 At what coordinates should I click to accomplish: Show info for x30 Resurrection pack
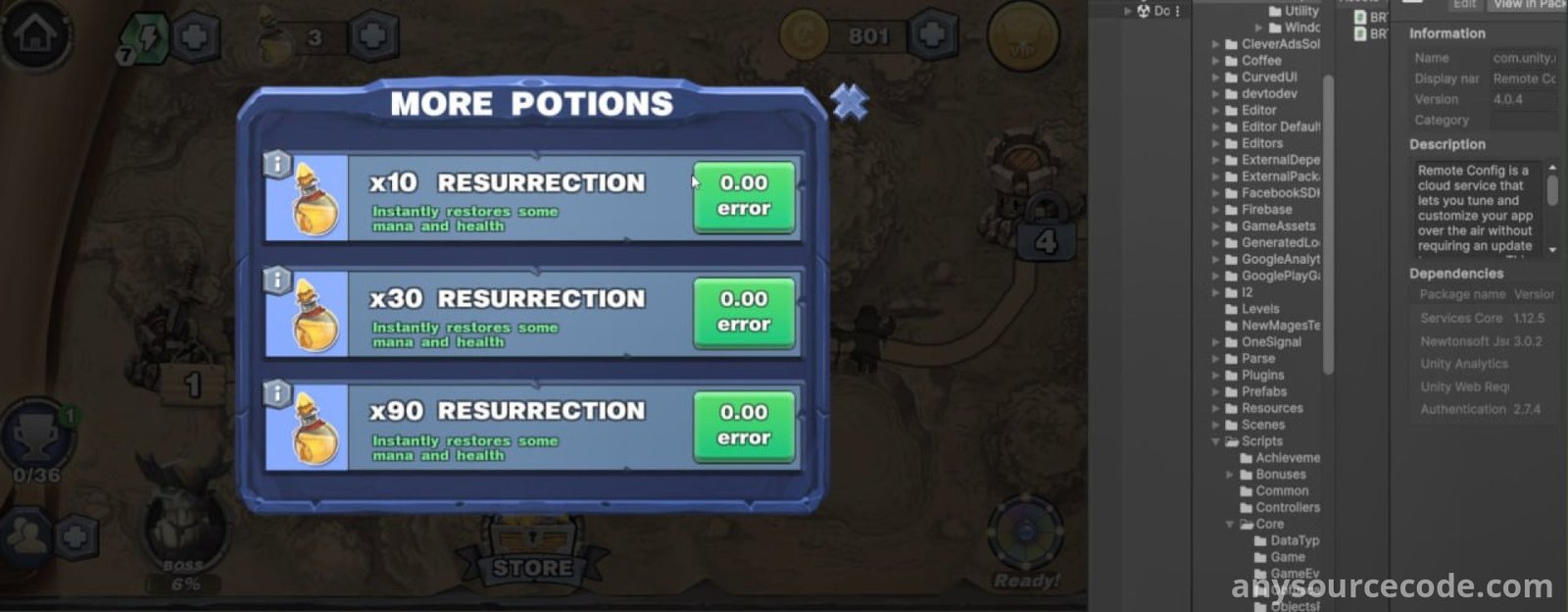point(277,280)
